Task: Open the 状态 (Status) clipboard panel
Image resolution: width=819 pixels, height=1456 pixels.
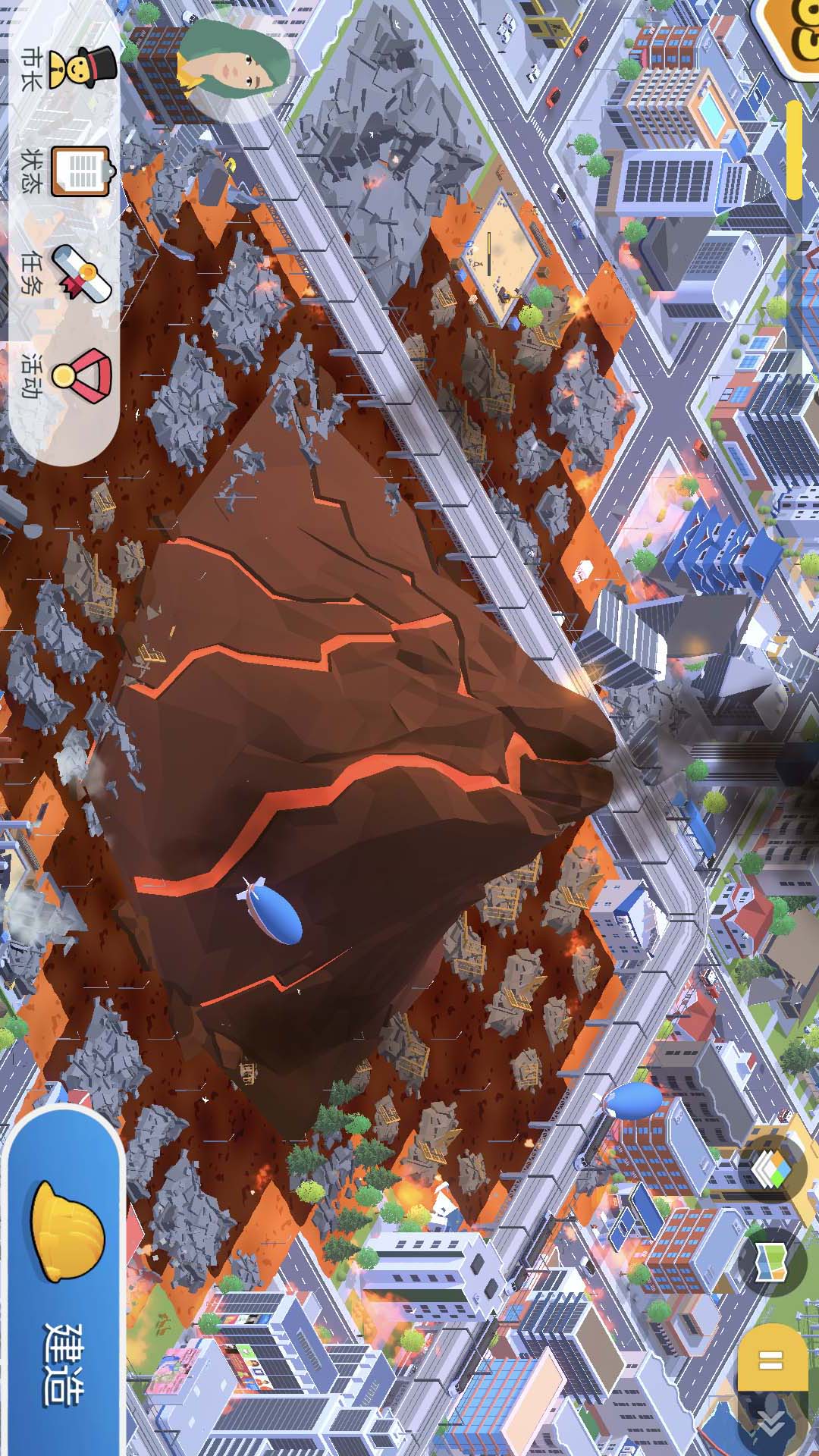Action: (x=80, y=171)
